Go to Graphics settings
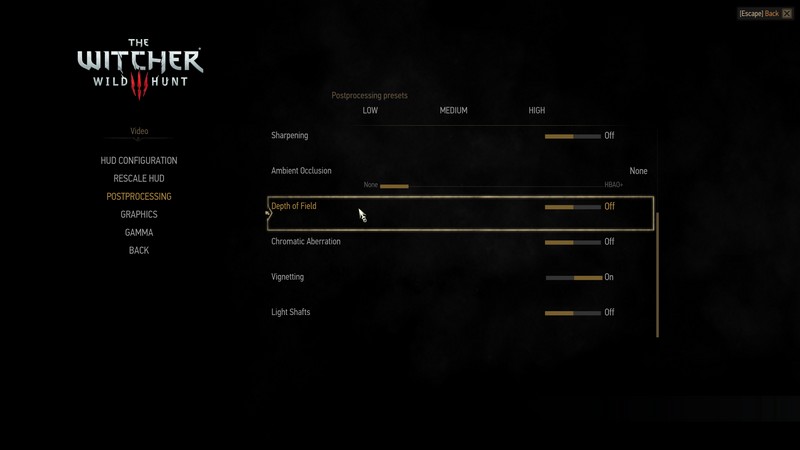 pyautogui.click(x=139, y=215)
